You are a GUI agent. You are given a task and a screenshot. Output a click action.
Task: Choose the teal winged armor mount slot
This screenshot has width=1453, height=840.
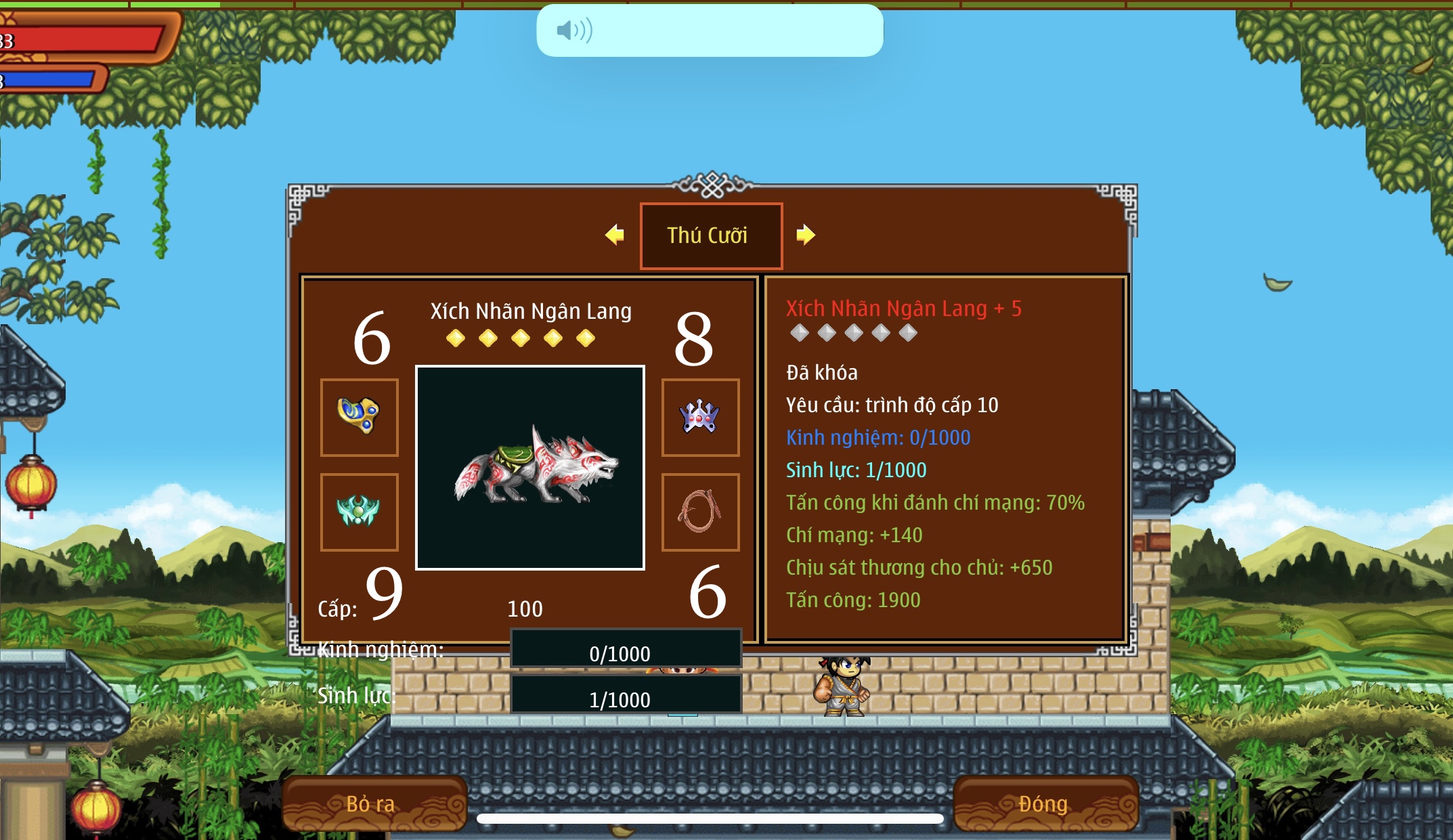359,512
